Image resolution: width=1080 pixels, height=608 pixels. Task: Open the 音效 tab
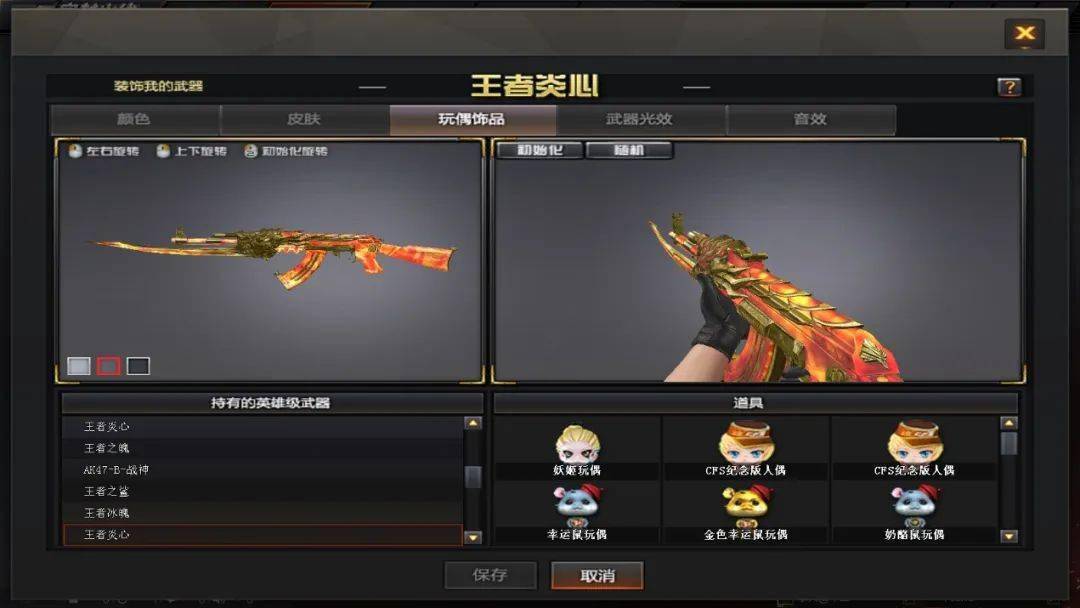coord(810,119)
